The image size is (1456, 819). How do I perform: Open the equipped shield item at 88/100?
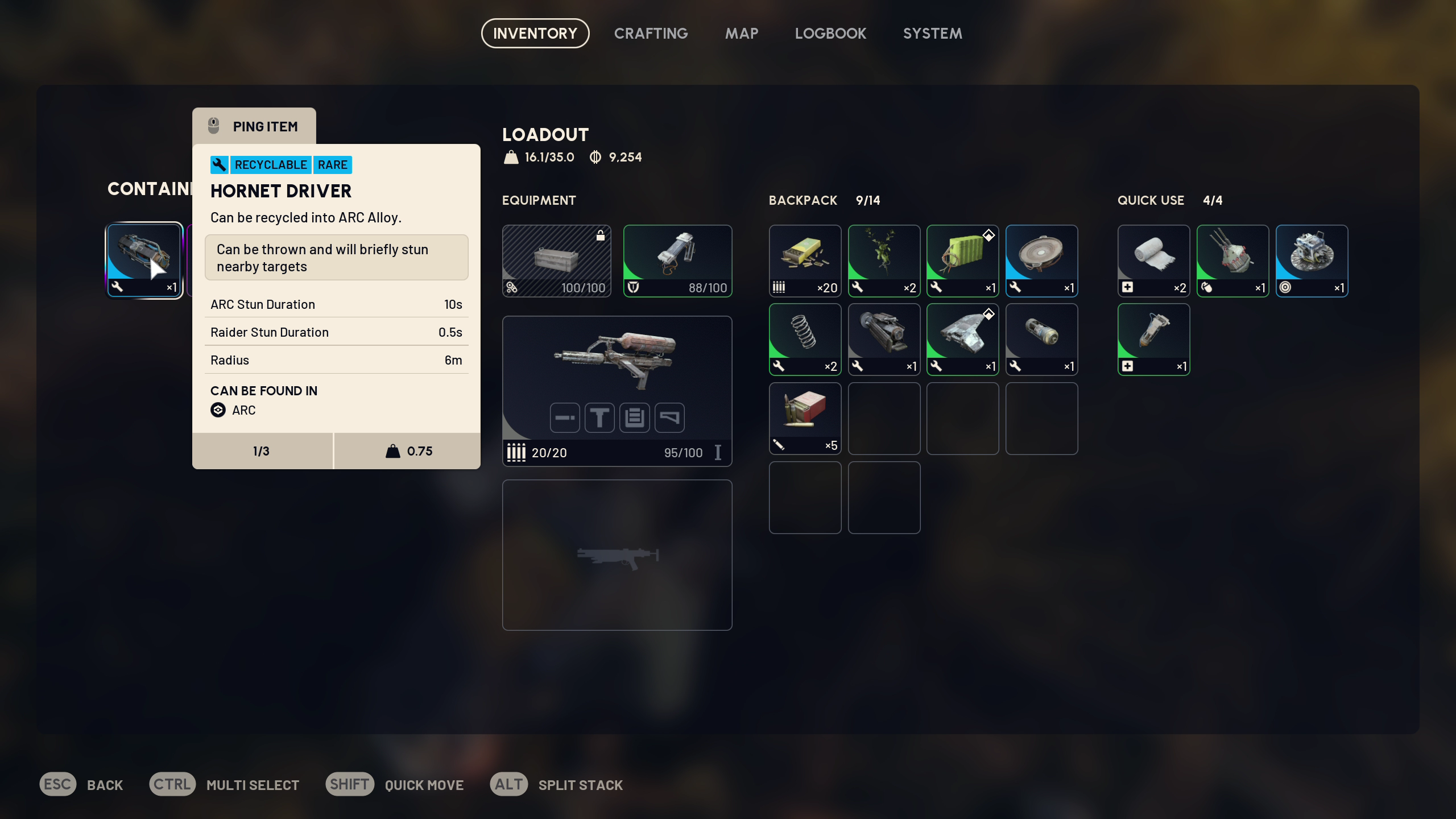(x=677, y=260)
